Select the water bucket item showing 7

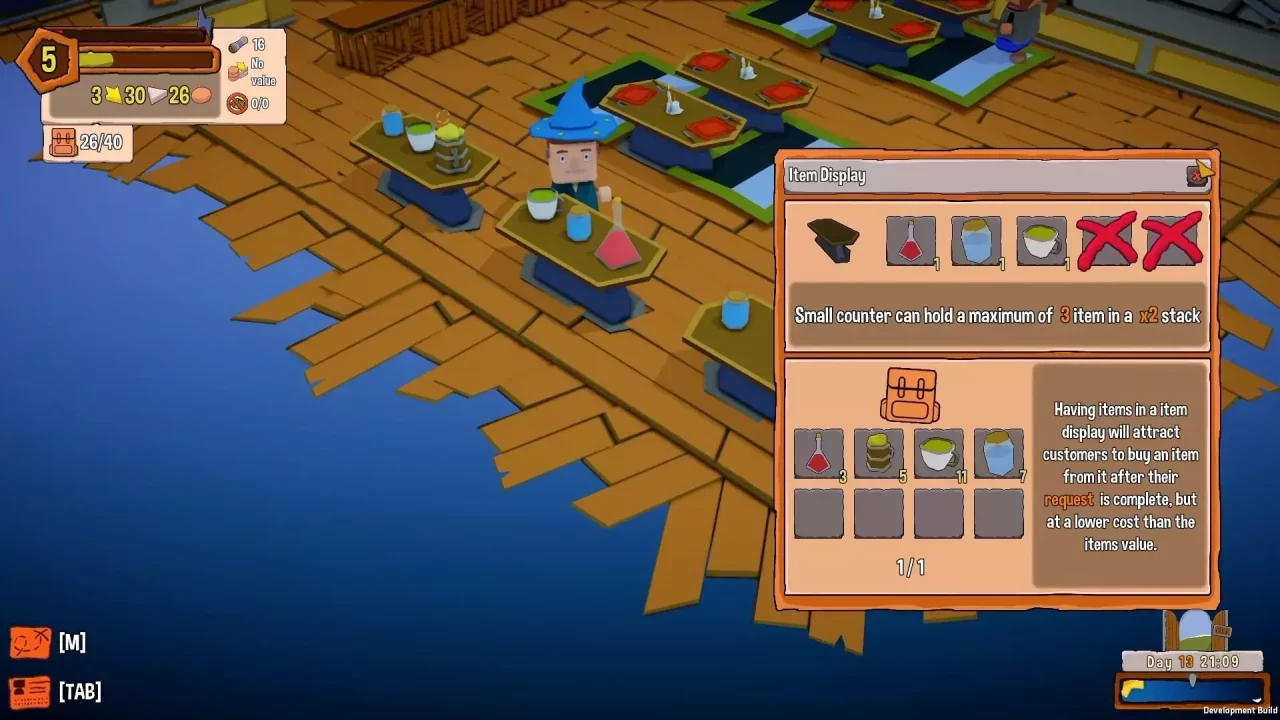[x=998, y=455]
